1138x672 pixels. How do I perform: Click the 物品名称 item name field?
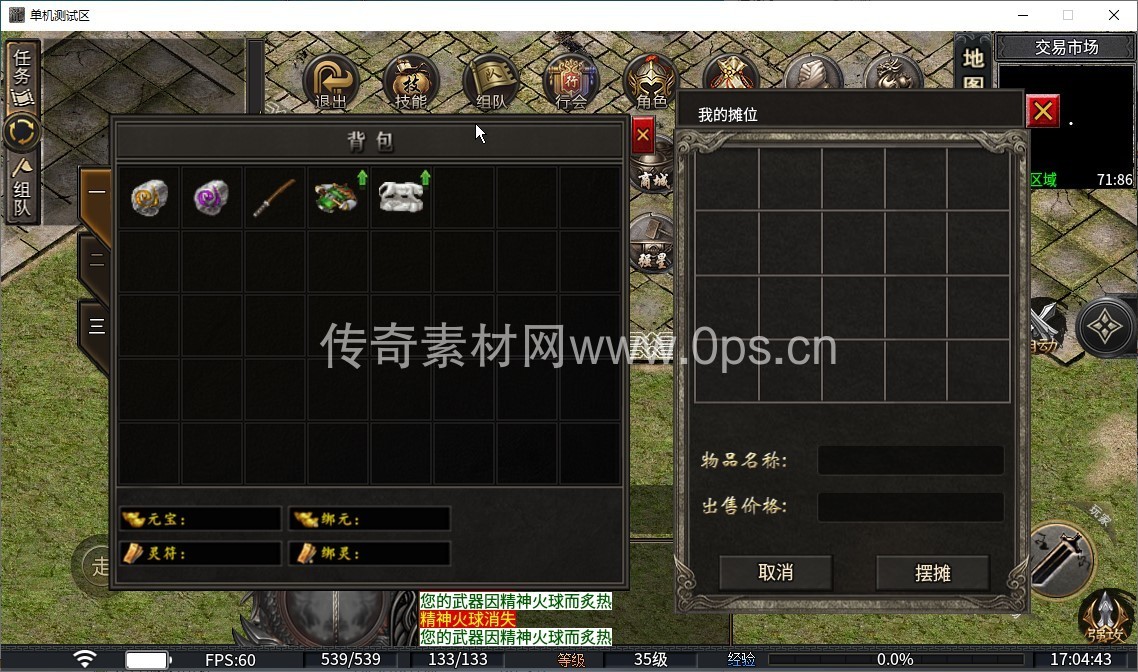click(910, 460)
